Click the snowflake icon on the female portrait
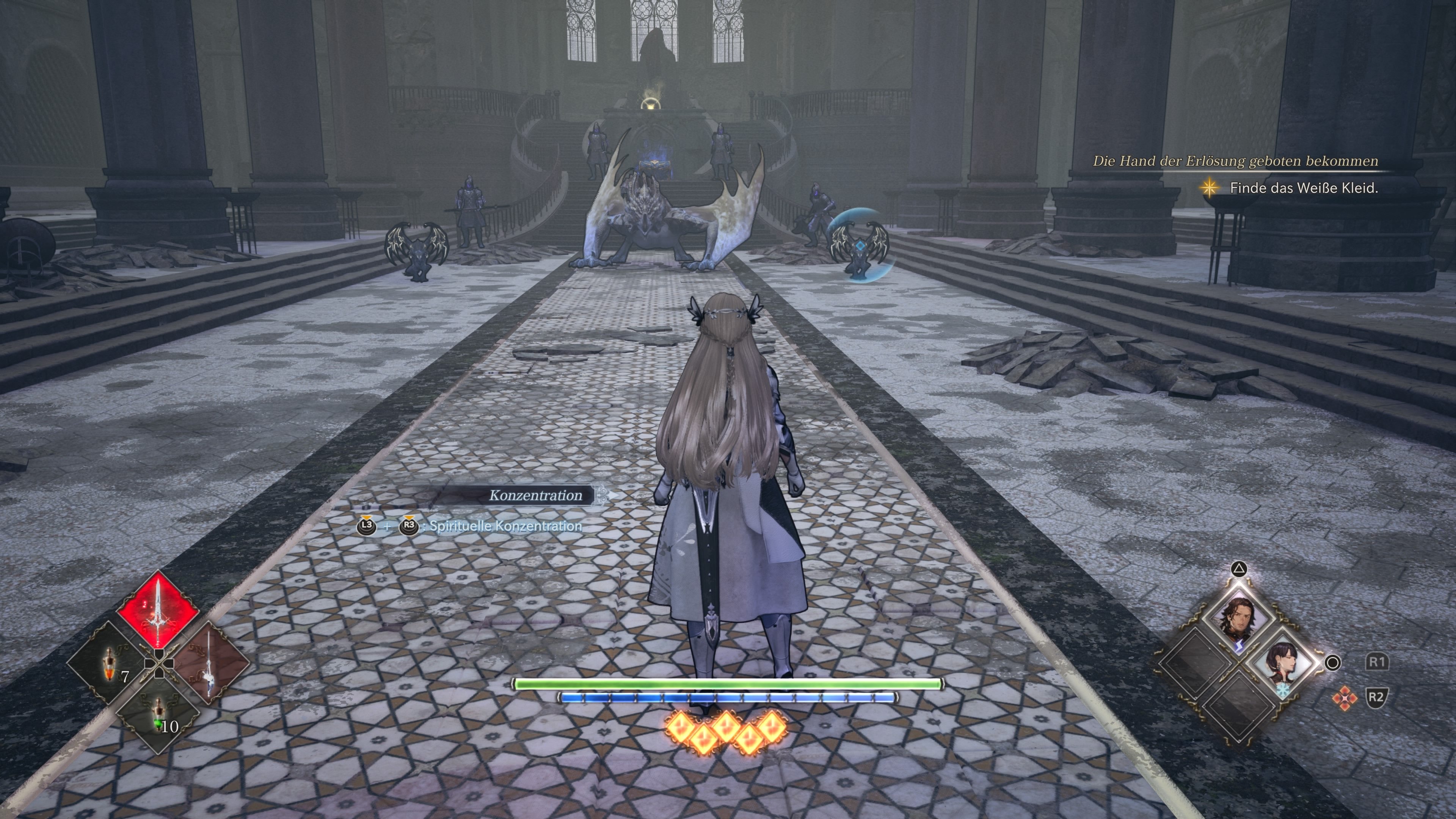The height and width of the screenshot is (819, 1456). point(1283,691)
